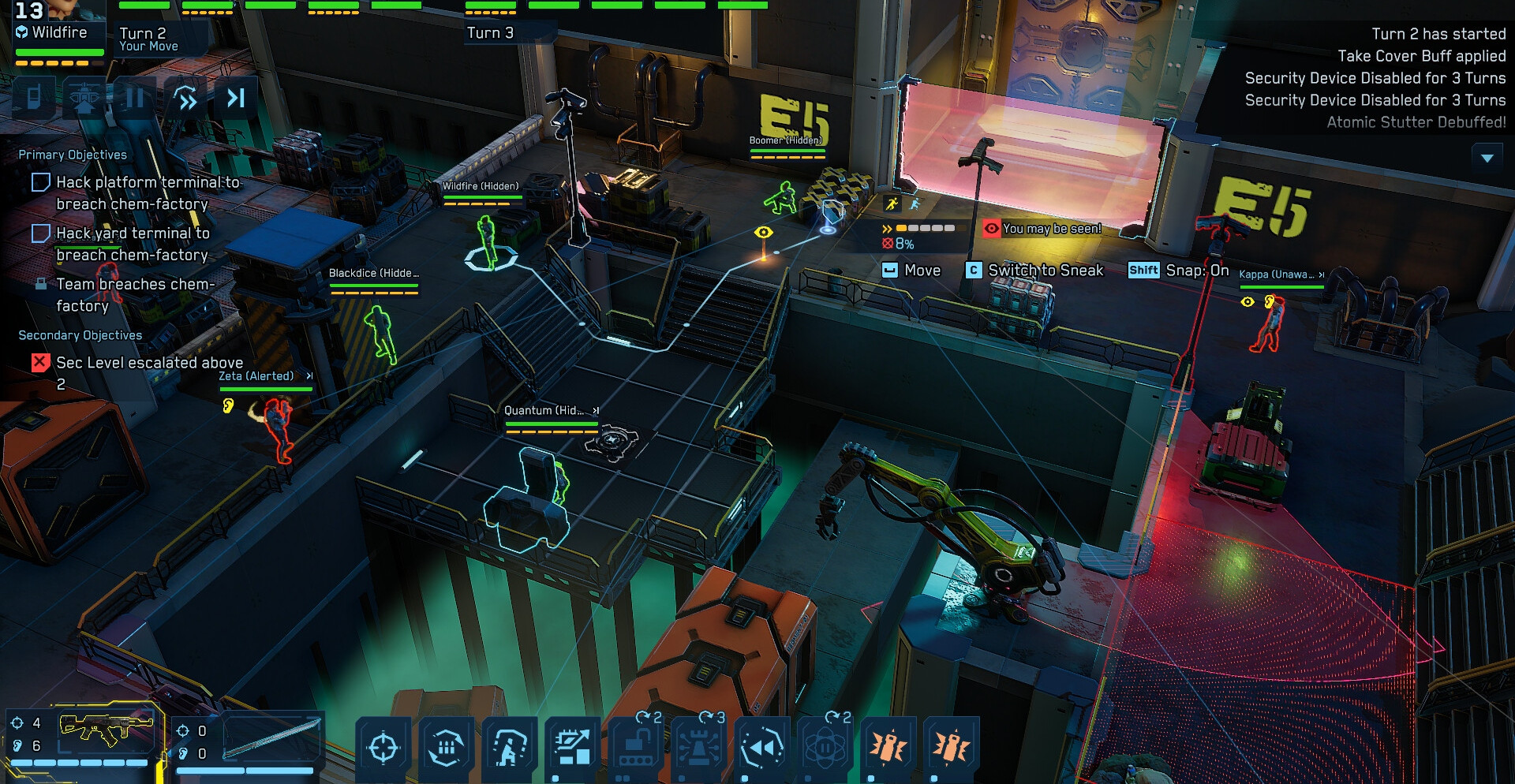Viewport: 1515px width, 784px height.
Task: Activate the crosshair shoot ability
Action: click(383, 747)
